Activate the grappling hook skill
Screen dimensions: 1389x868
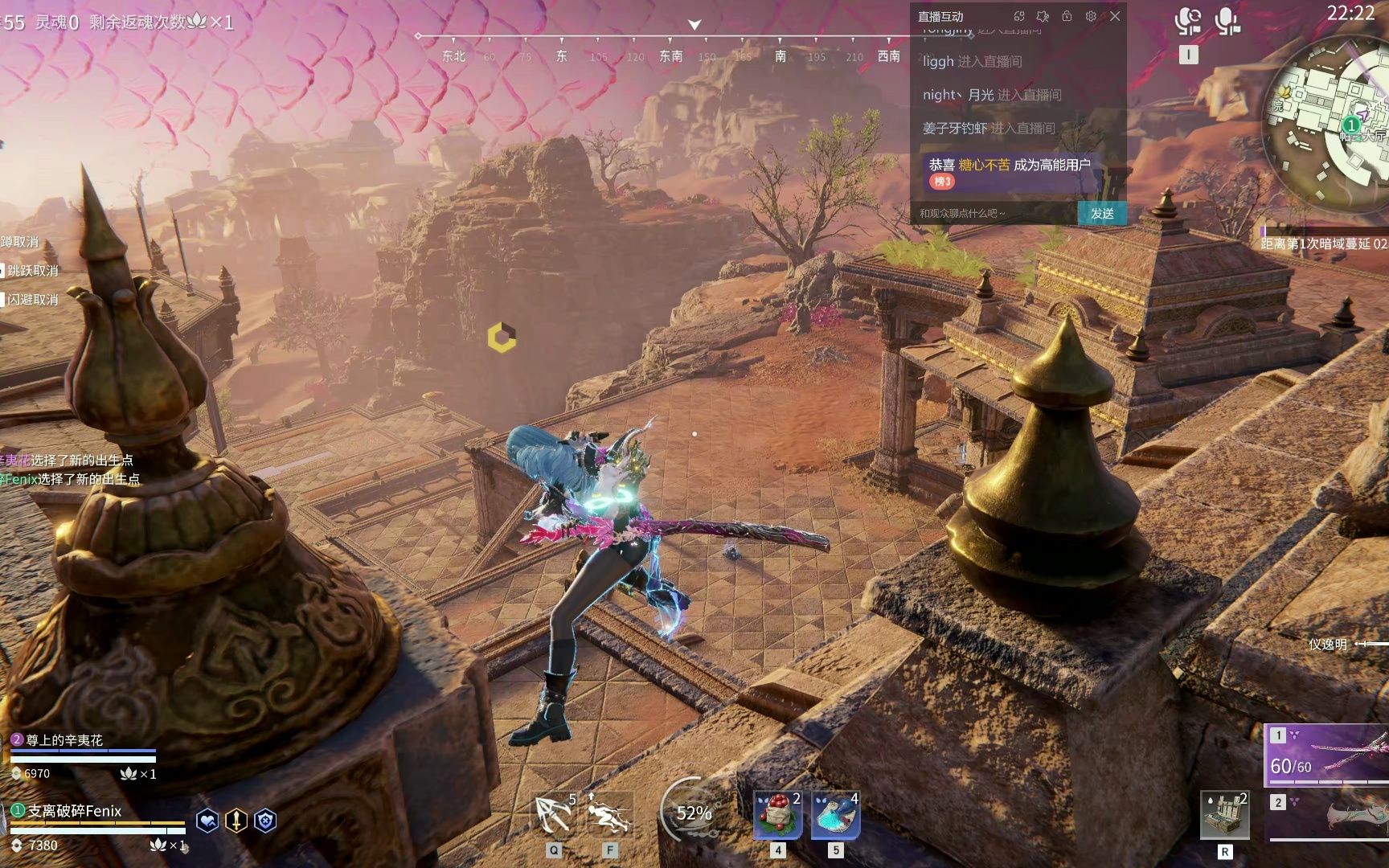pos(554,815)
